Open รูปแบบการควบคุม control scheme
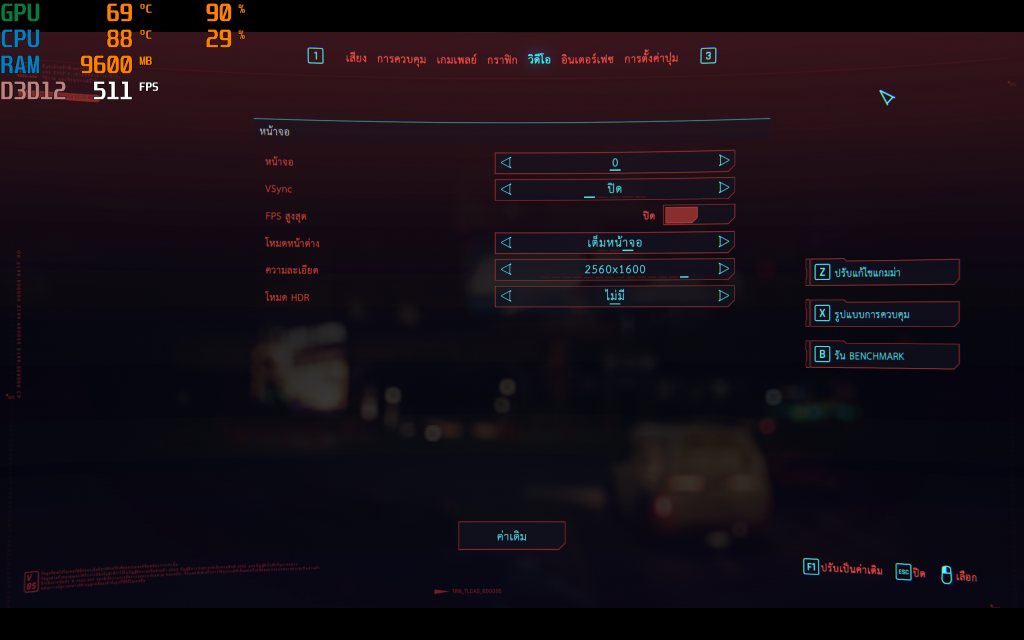This screenshot has height=640, width=1024. coord(882,314)
